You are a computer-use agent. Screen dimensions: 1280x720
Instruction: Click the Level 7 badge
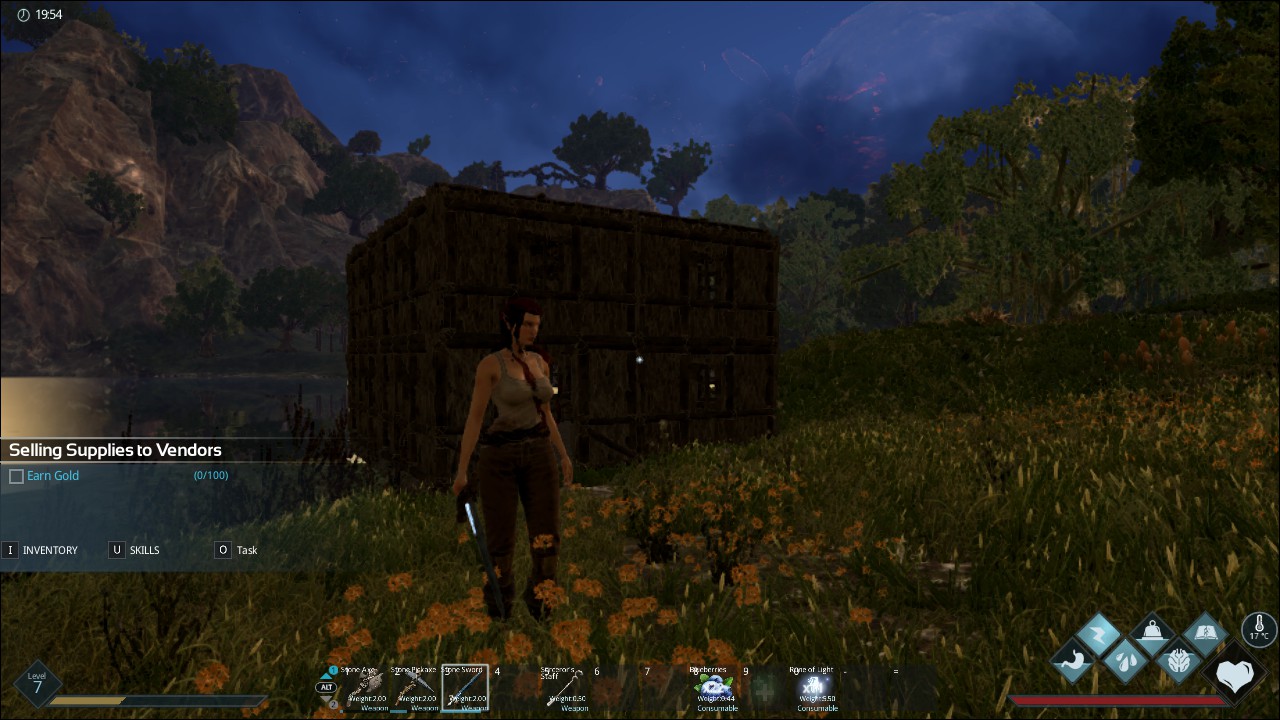point(37,684)
